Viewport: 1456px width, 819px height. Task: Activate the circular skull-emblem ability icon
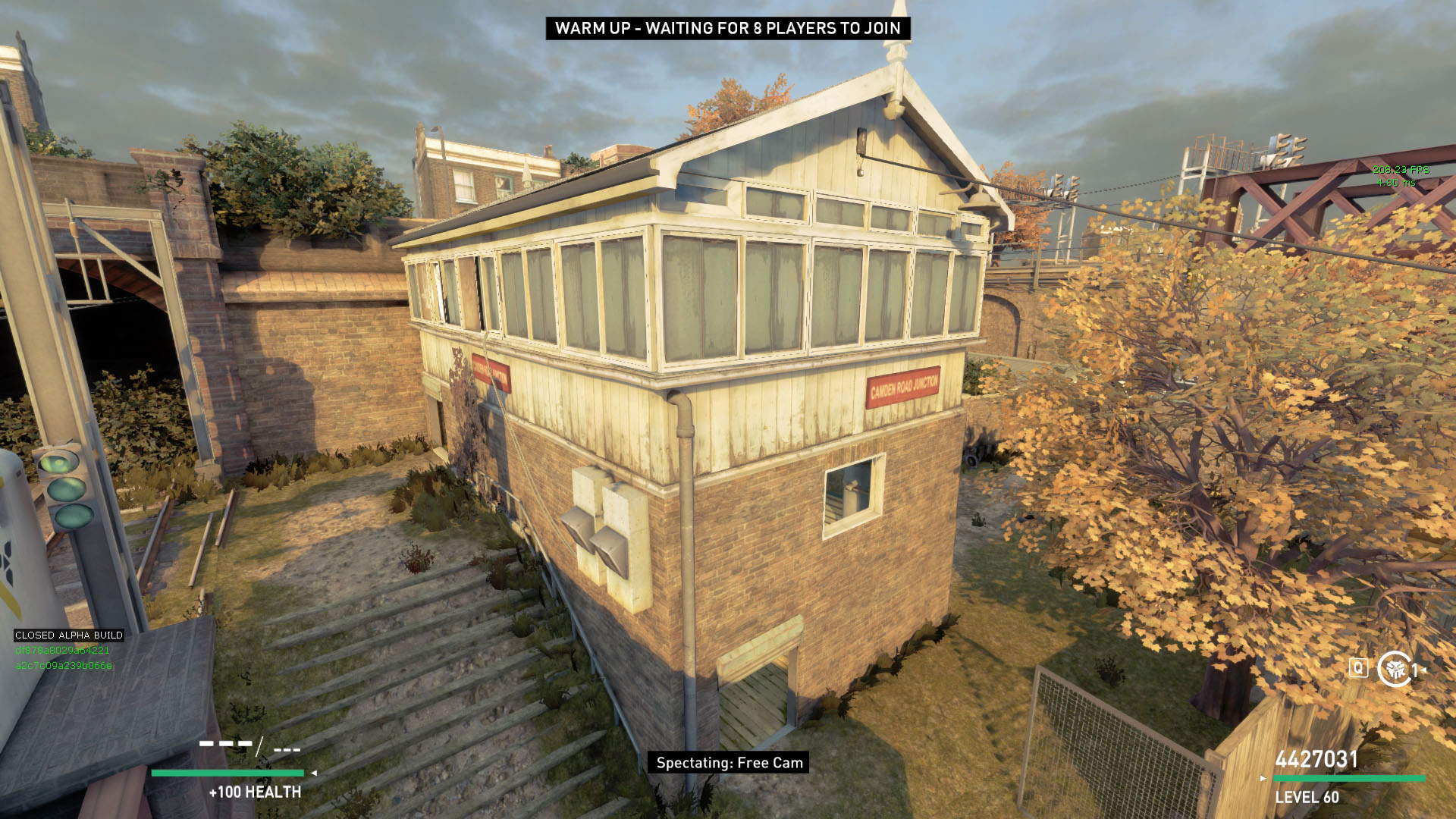[1395, 669]
